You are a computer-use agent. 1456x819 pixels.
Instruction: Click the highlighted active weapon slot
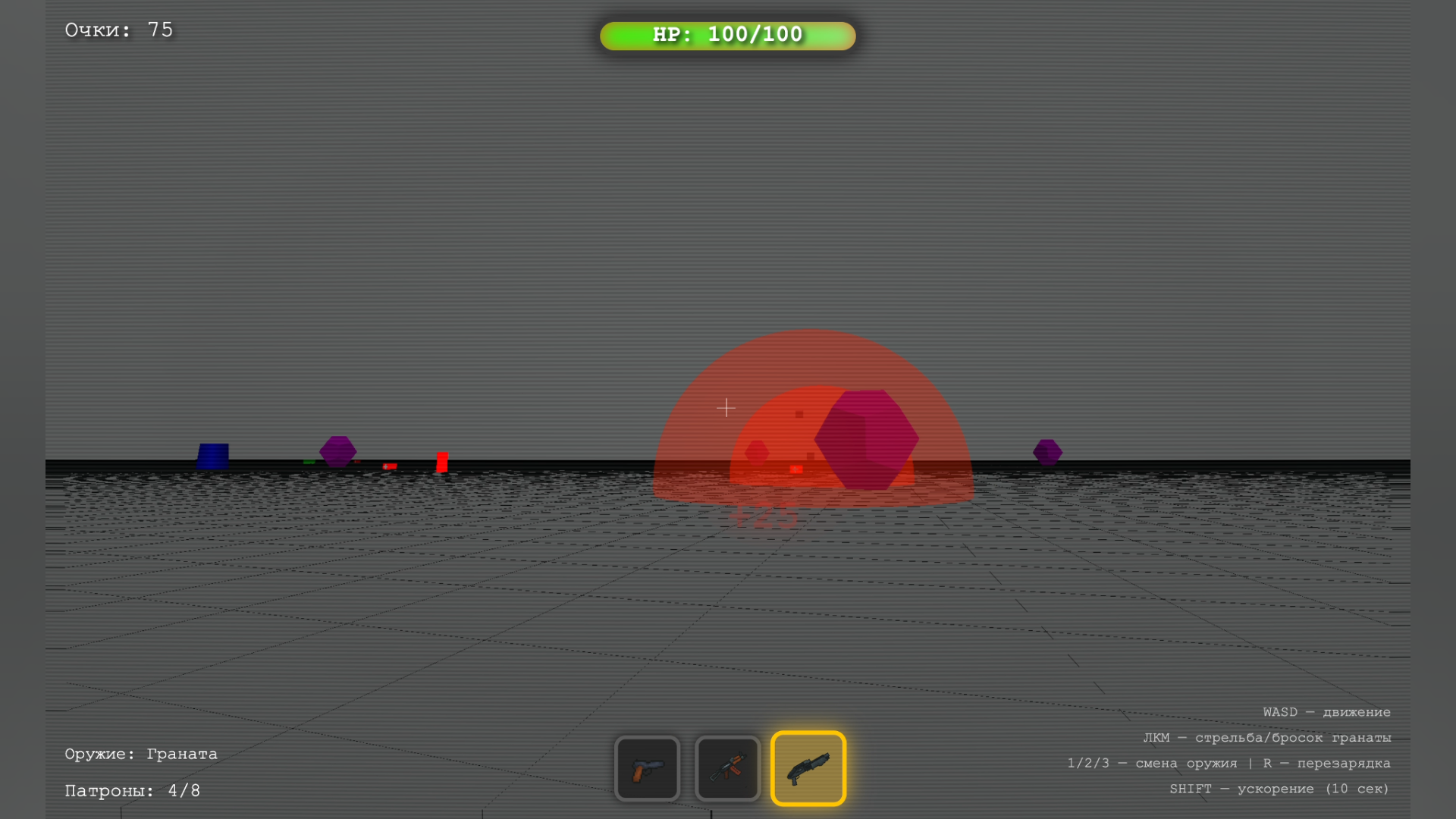808,767
